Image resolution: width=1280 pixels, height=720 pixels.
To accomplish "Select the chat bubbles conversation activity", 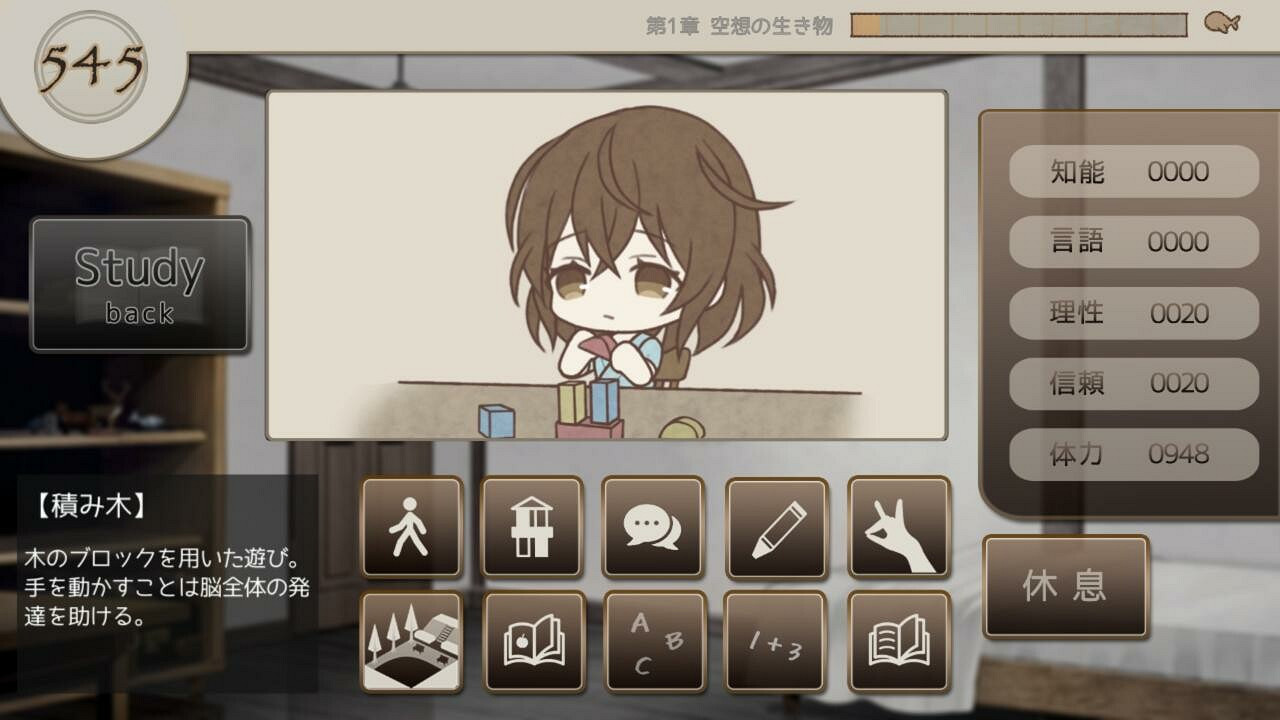I will coord(655,528).
